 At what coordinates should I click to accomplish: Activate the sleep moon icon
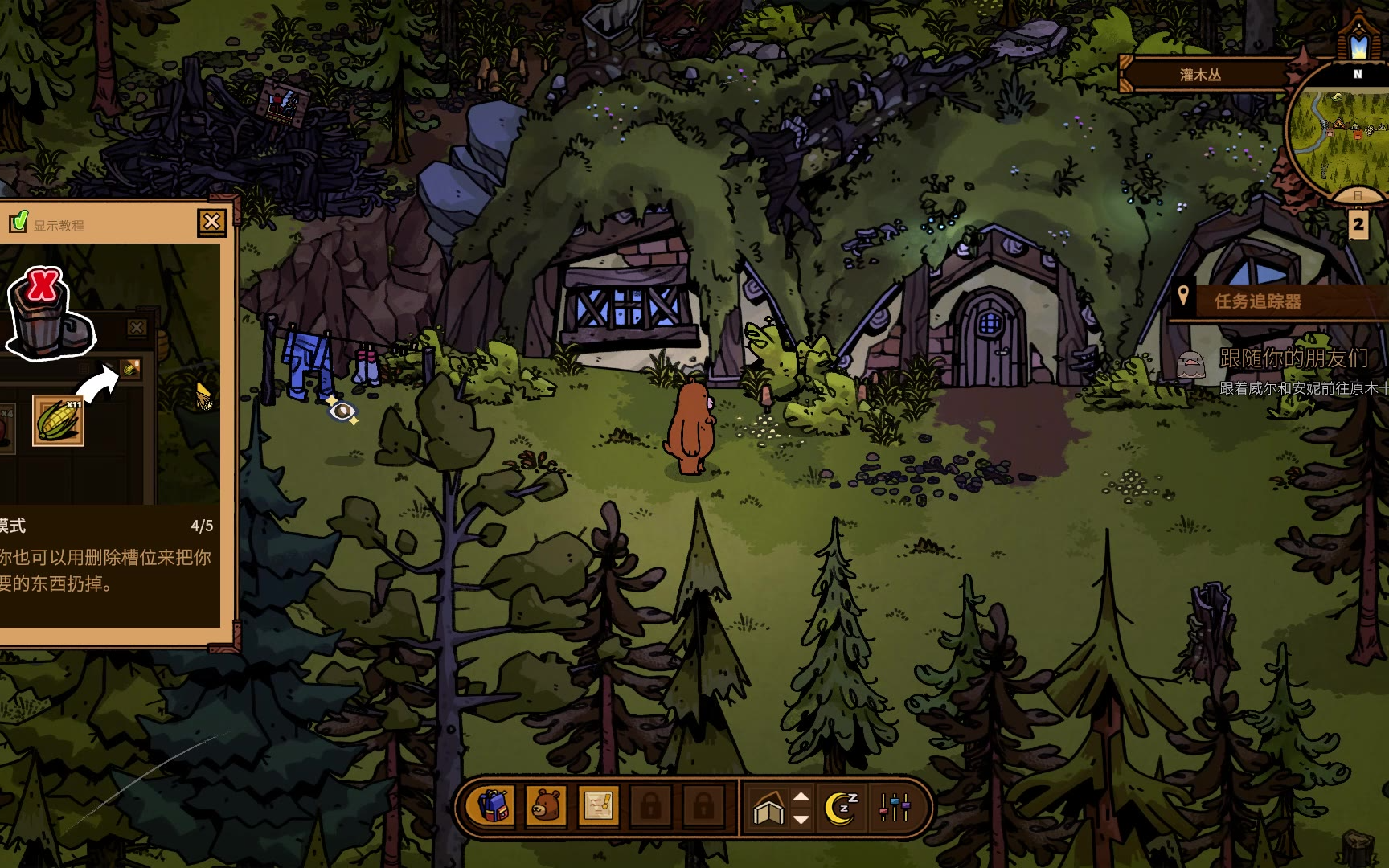click(x=842, y=807)
